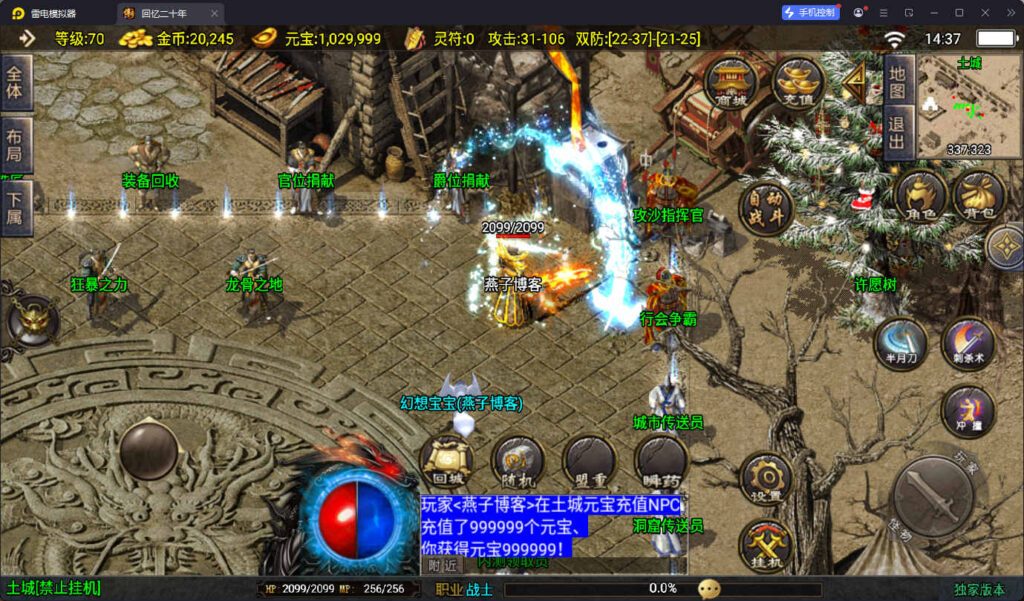Screen dimensions: 1024x601
Task: Click the 挂机 auto-farm button
Action: [765, 546]
